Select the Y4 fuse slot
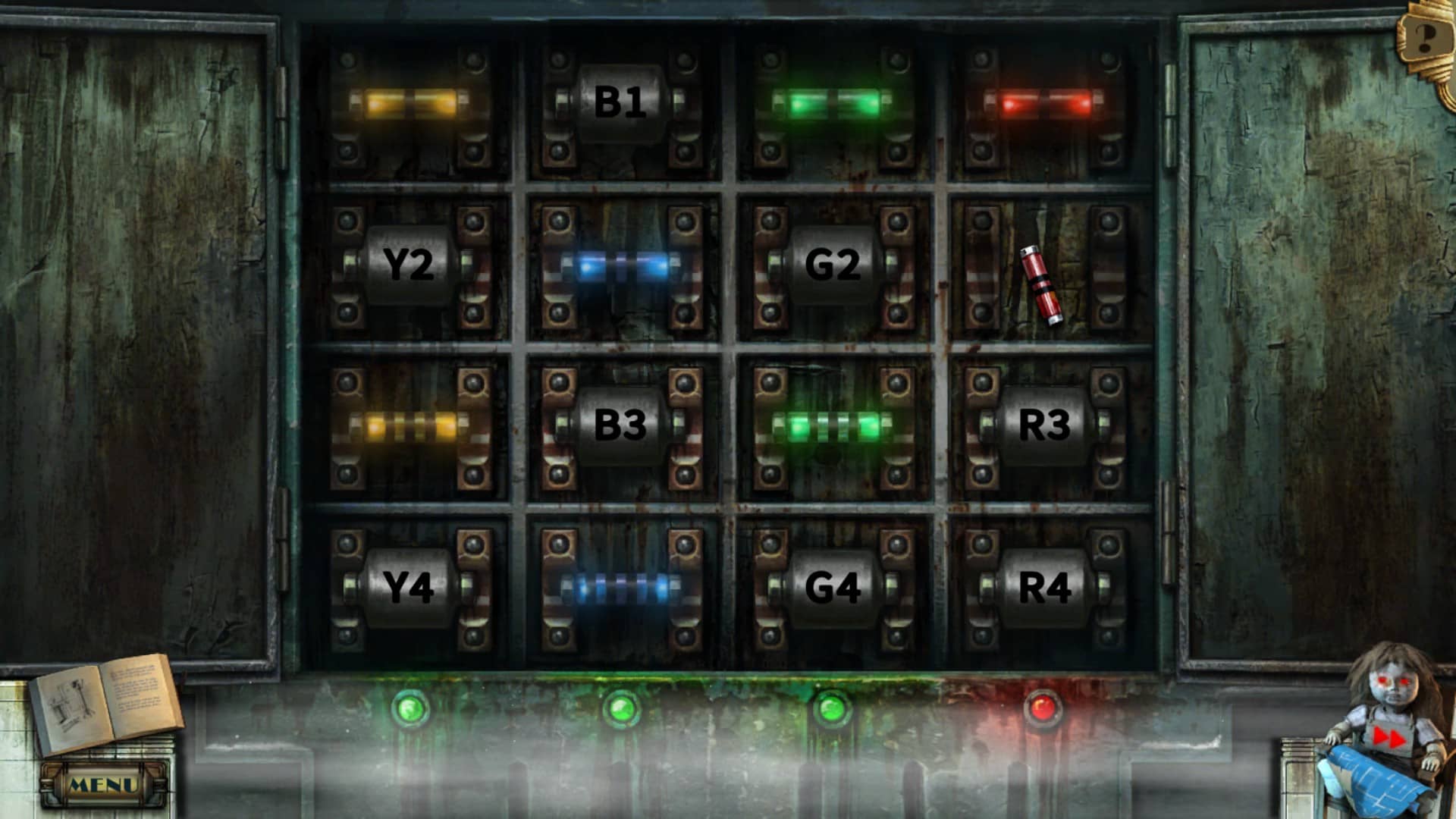1456x819 pixels. 409,587
